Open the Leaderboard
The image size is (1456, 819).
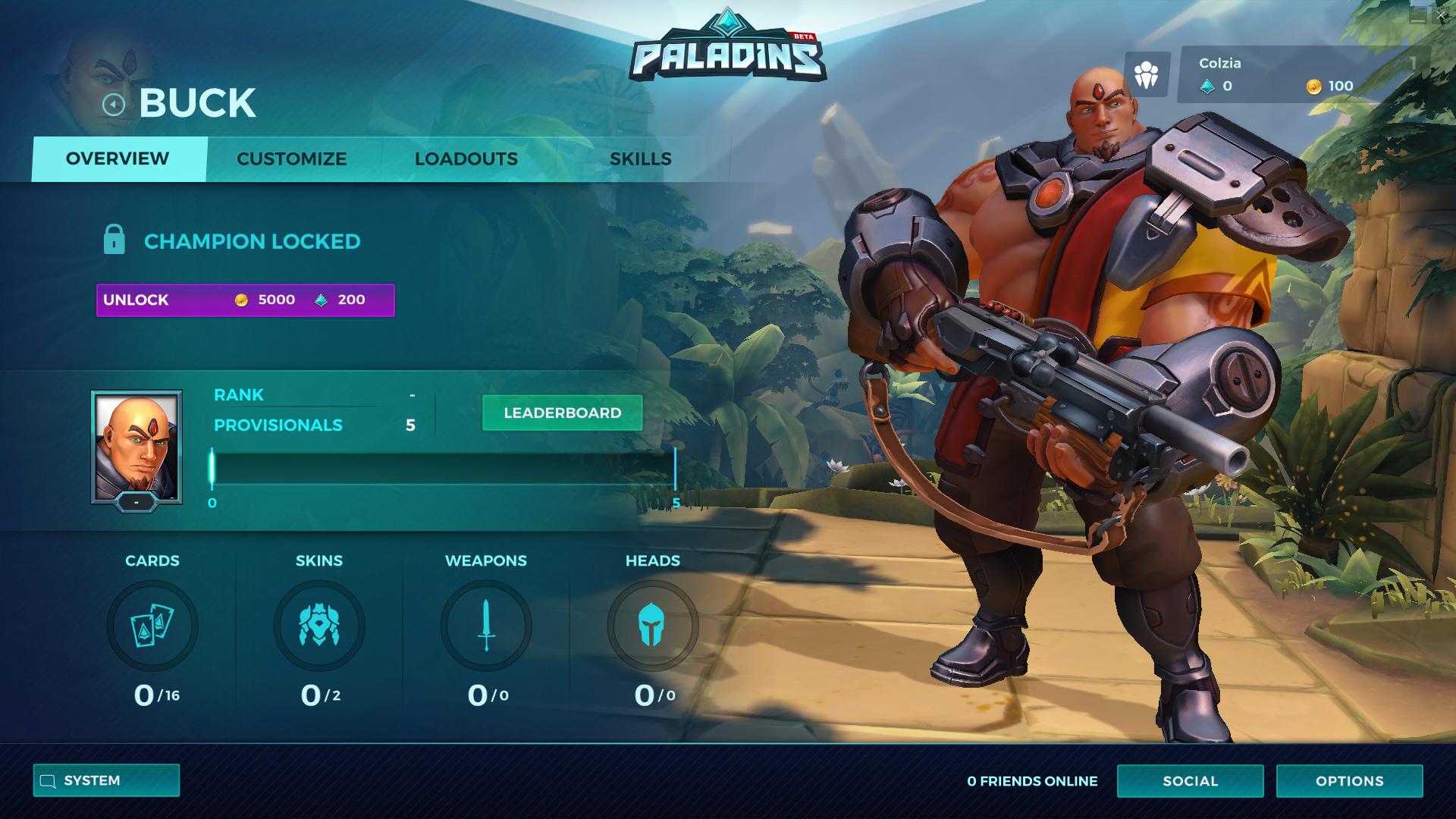tap(562, 413)
